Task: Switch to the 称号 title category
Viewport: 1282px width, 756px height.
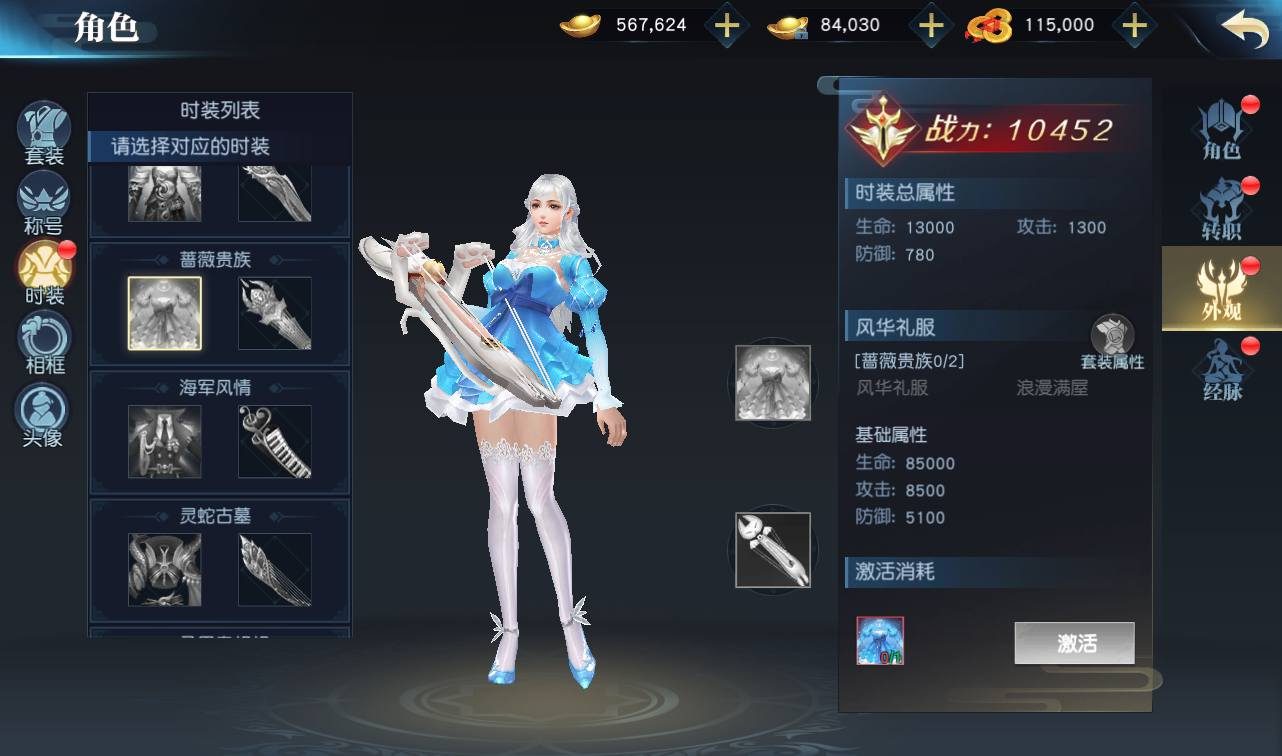Action: (x=44, y=201)
